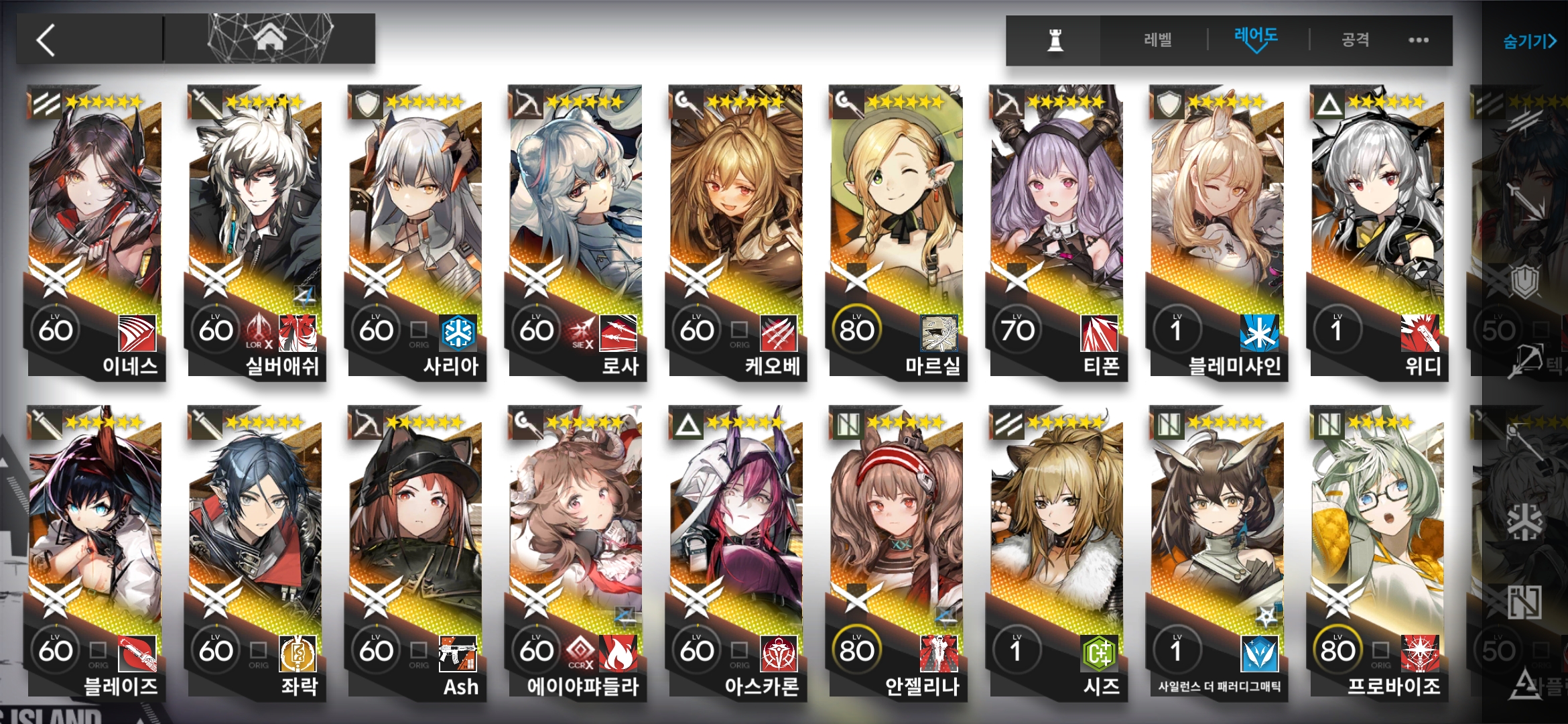Select the Ash operator card

click(x=415, y=550)
